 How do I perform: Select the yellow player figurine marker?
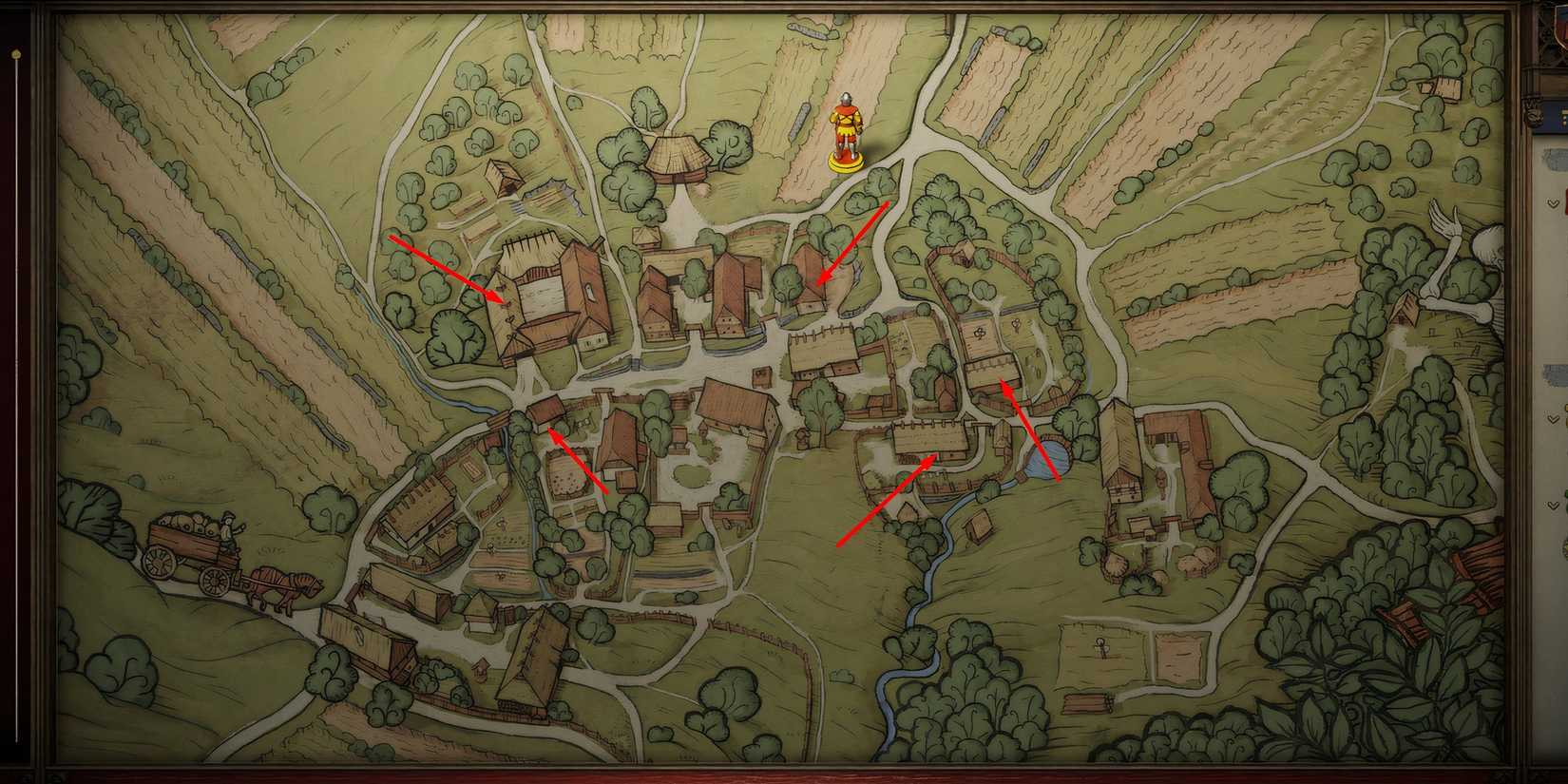[x=845, y=133]
